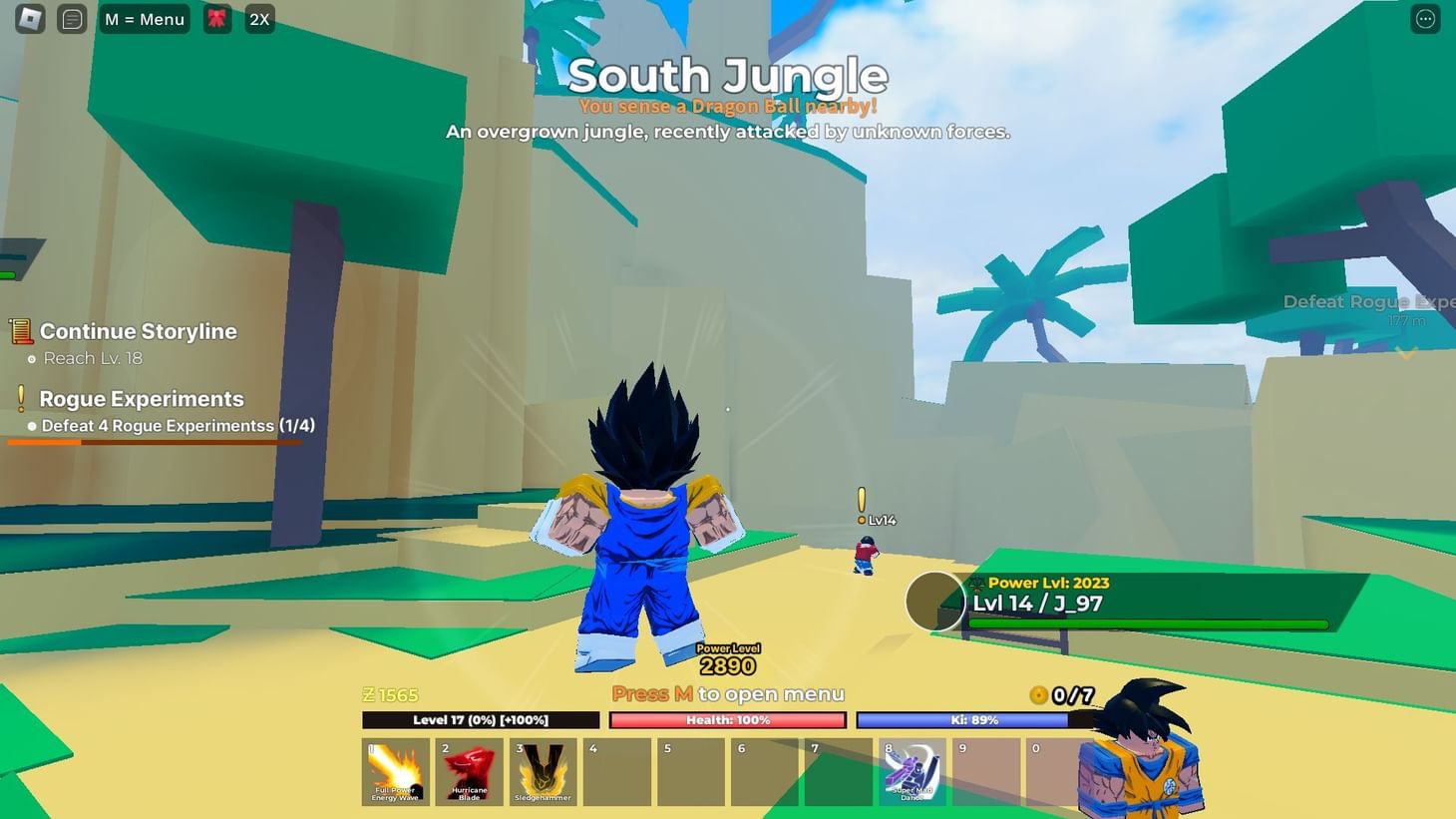Click the 2X boost indicator
The image size is (1456, 819).
tap(259, 18)
